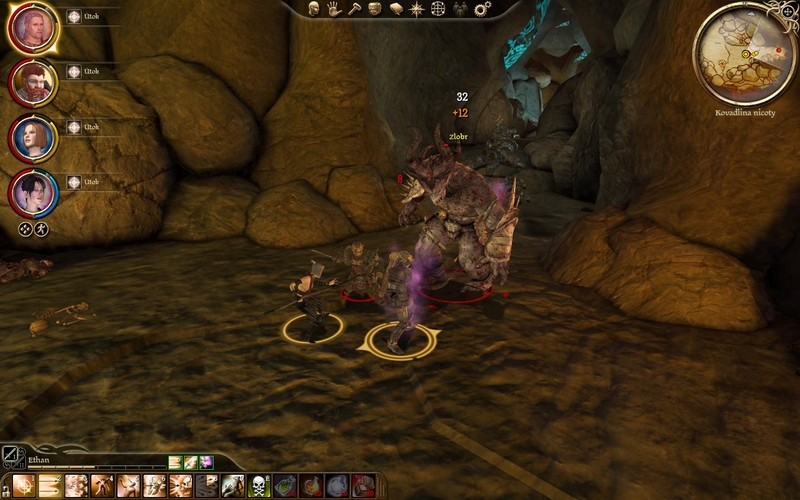
Task: Activate the first crosshair ability on quickbar
Action: click(24, 486)
